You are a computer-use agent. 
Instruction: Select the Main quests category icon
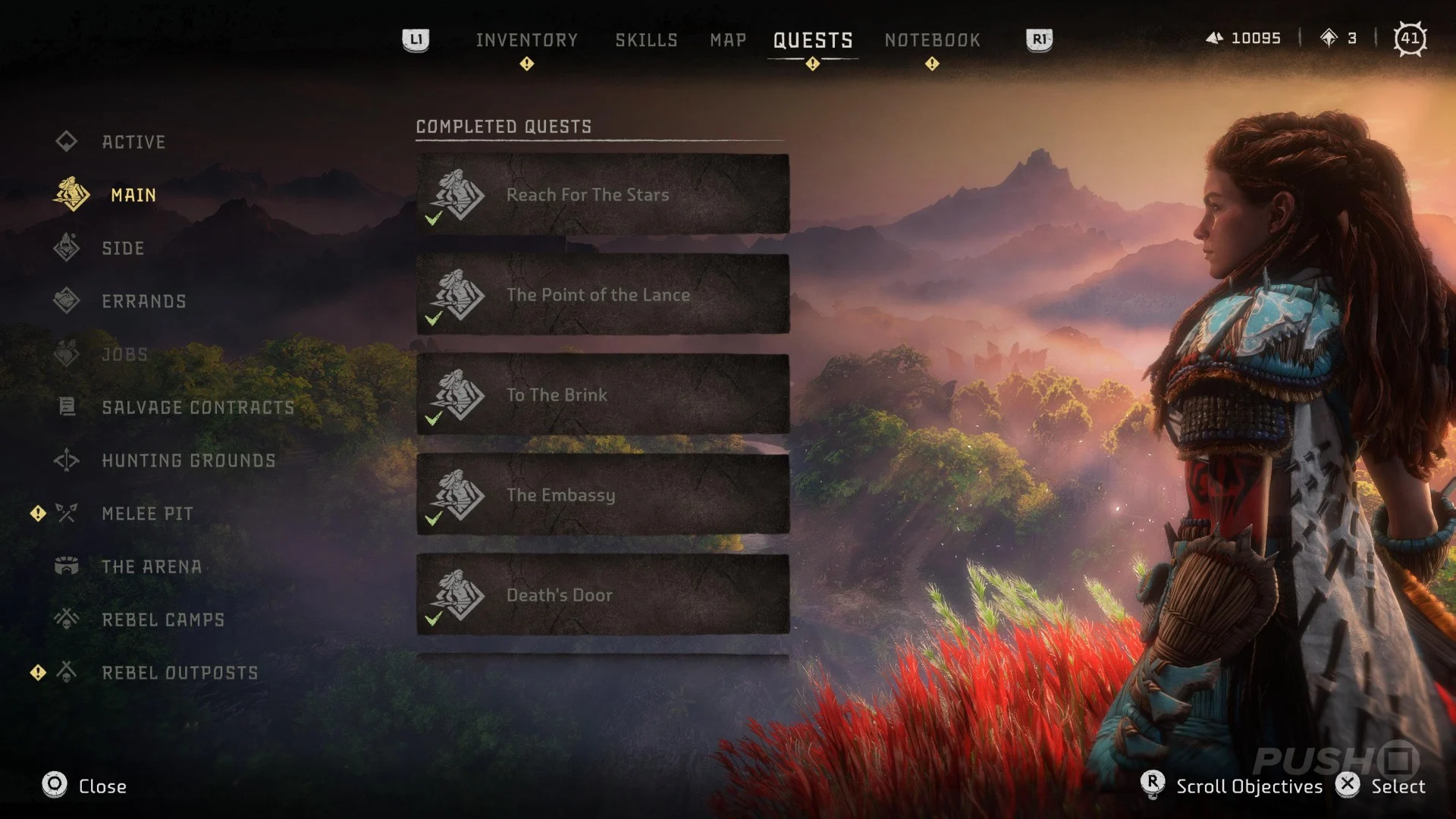(67, 195)
